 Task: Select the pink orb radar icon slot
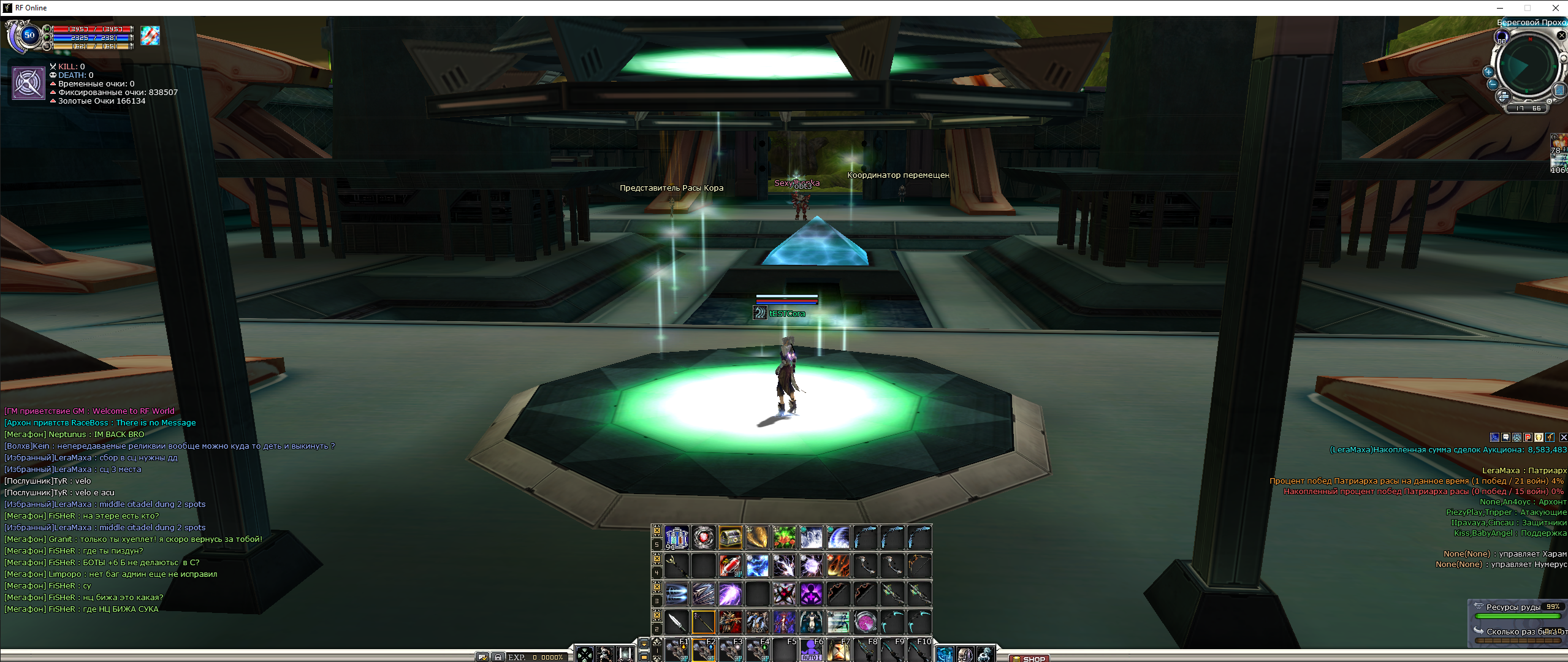tap(865, 622)
